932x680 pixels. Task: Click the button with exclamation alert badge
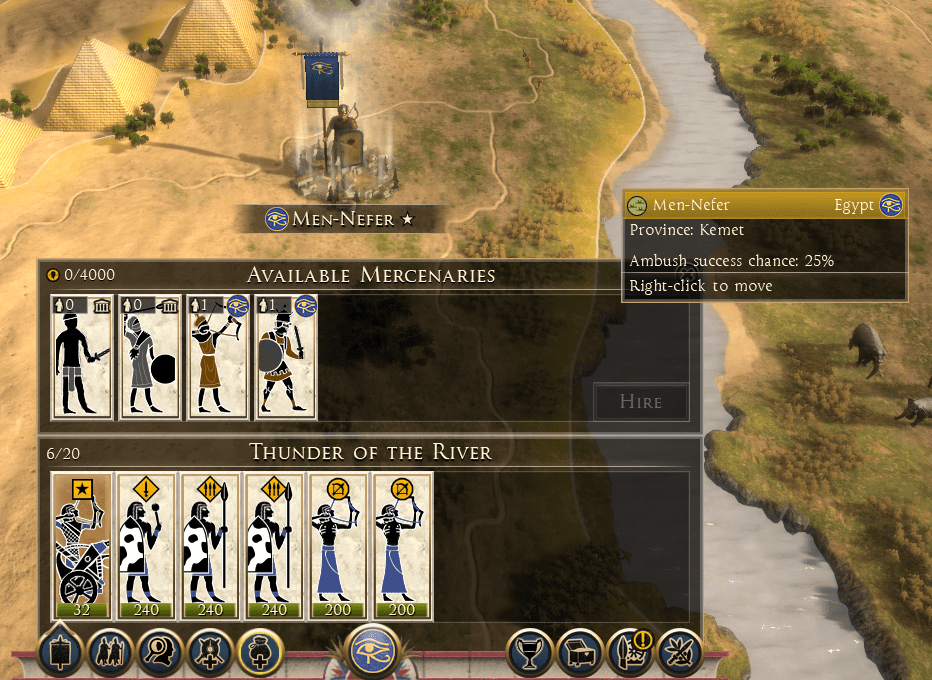click(630, 654)
